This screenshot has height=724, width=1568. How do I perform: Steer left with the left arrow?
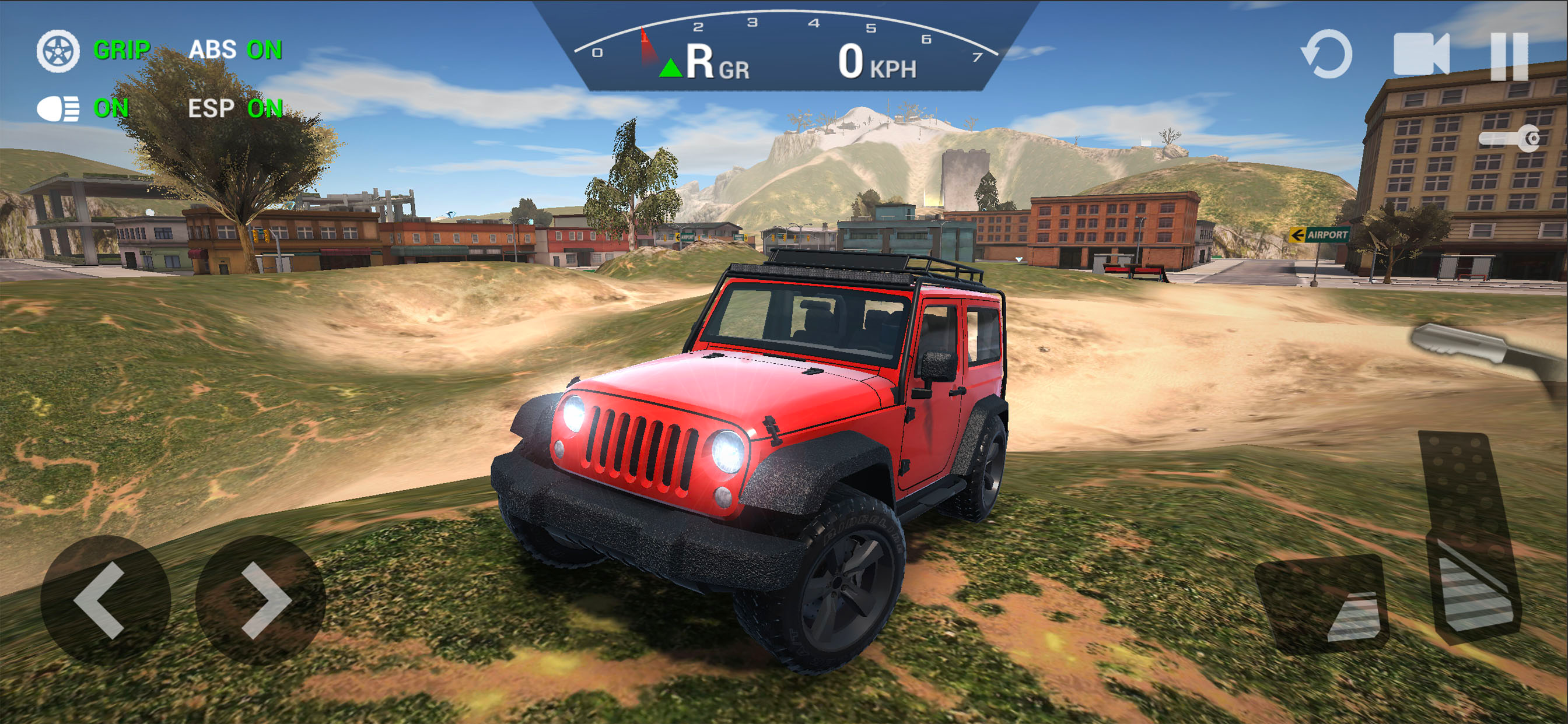(x=104, y=600)
